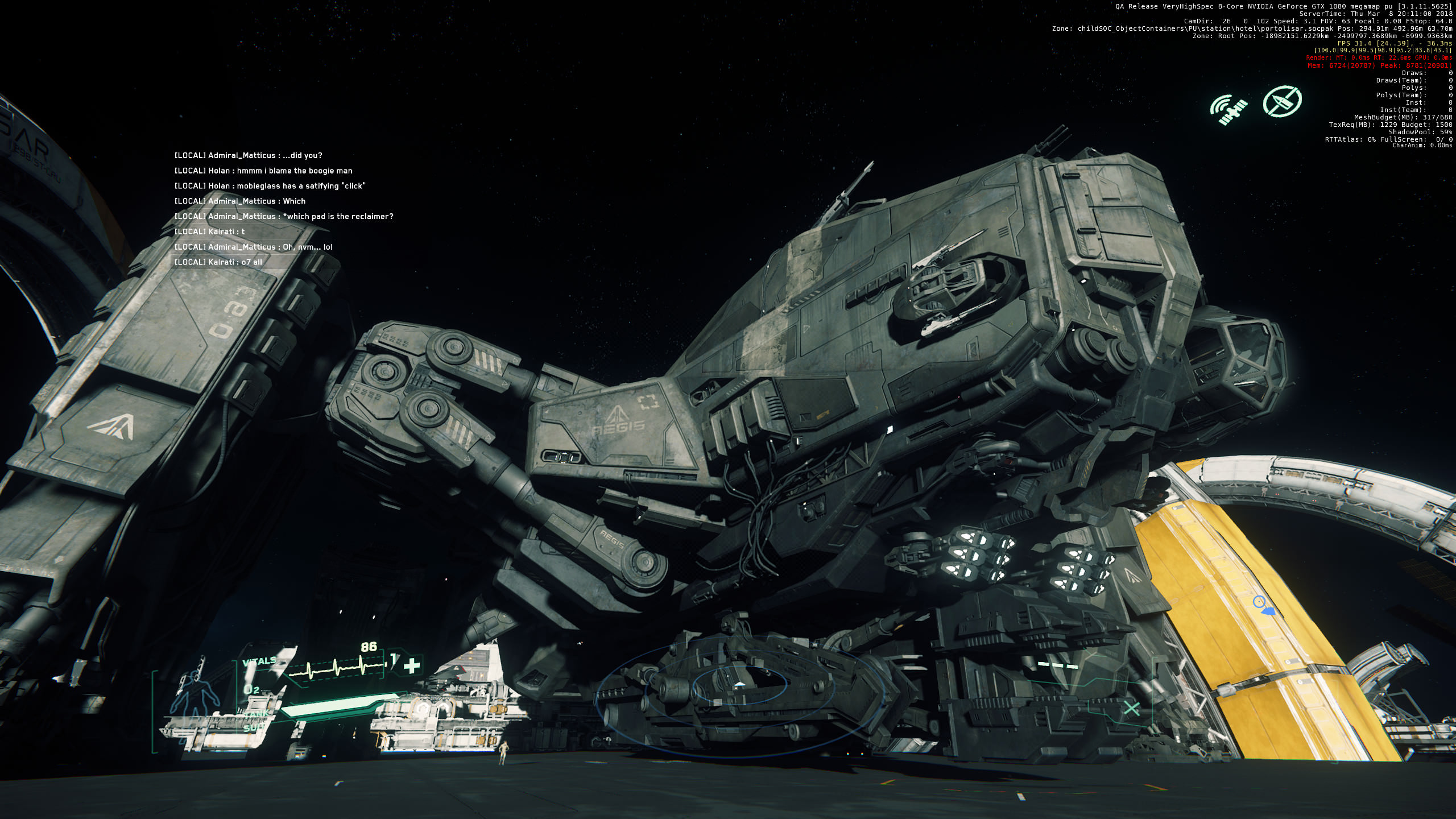
Task: Click the green X marker on the HUD
Action: click(1131, 709)
